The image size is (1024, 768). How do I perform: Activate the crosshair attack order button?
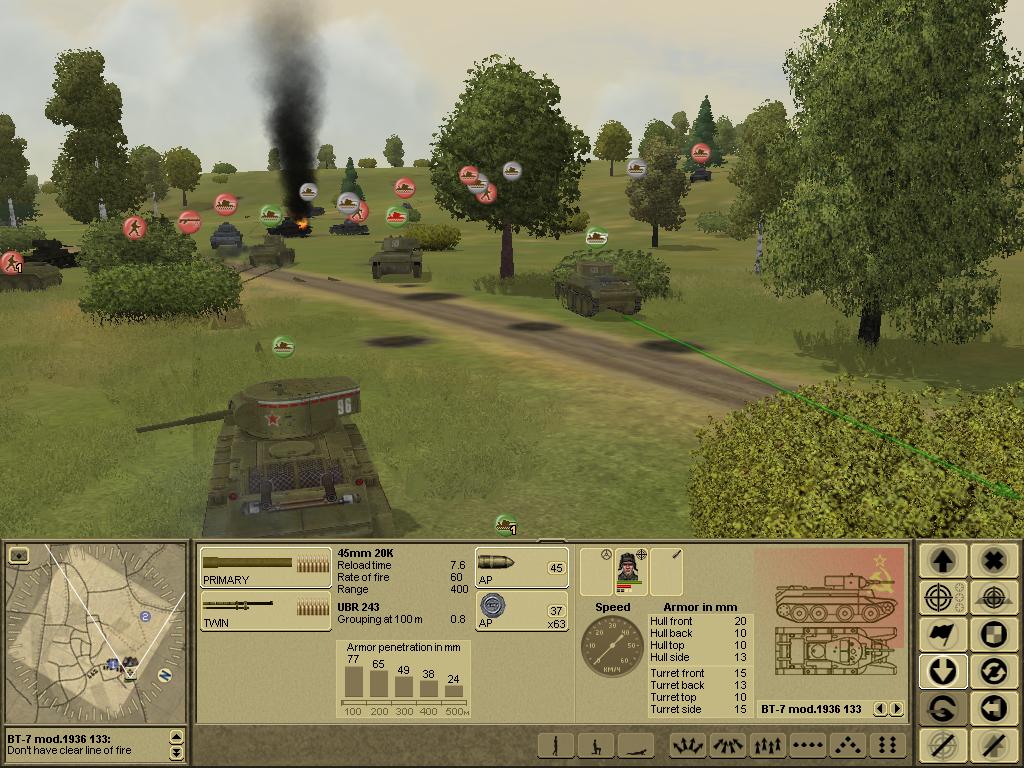coord(941,598)
